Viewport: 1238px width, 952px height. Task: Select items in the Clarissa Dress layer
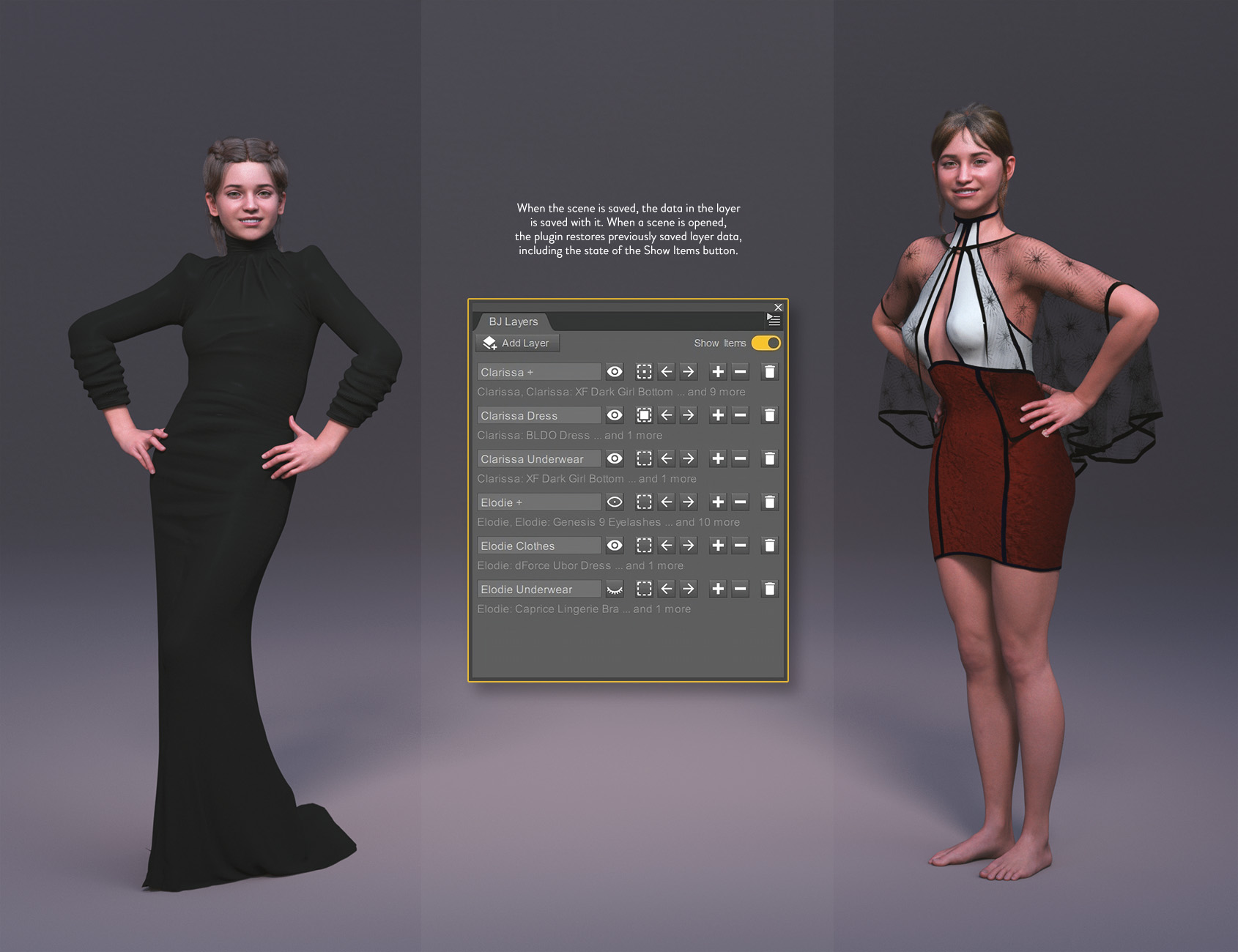pos(644,415)
